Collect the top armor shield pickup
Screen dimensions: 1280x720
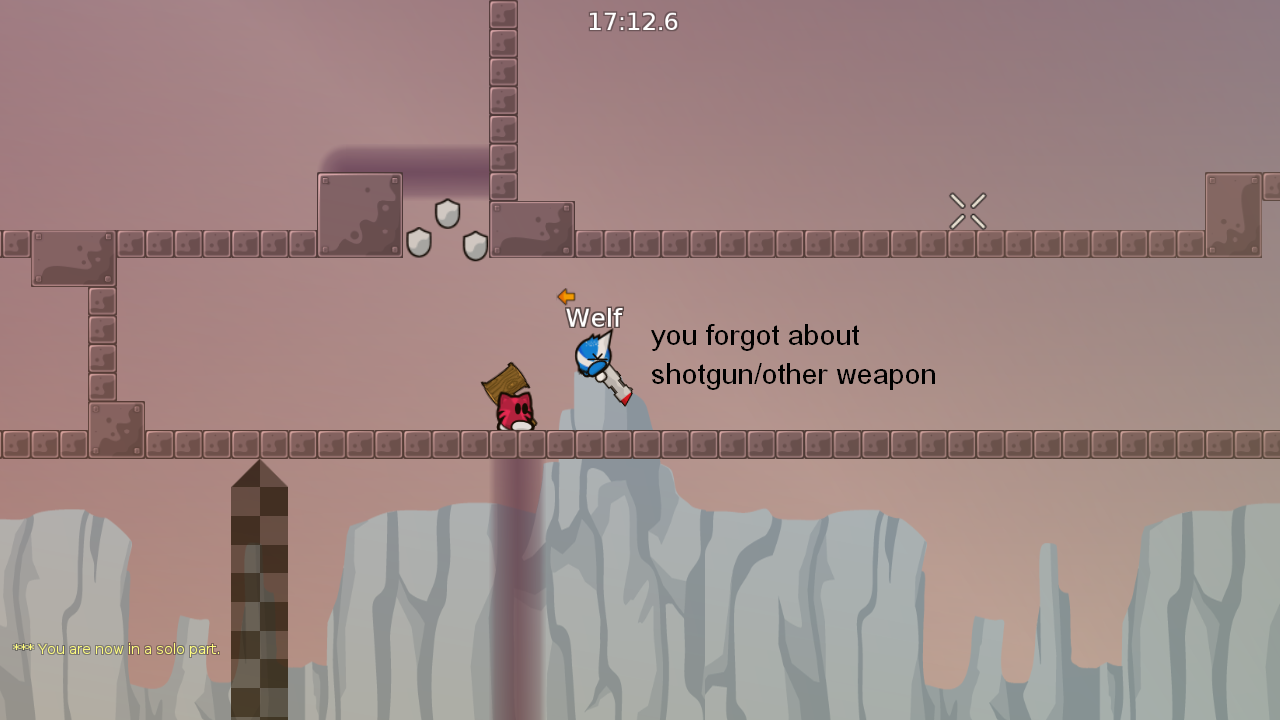click(447, 210)
